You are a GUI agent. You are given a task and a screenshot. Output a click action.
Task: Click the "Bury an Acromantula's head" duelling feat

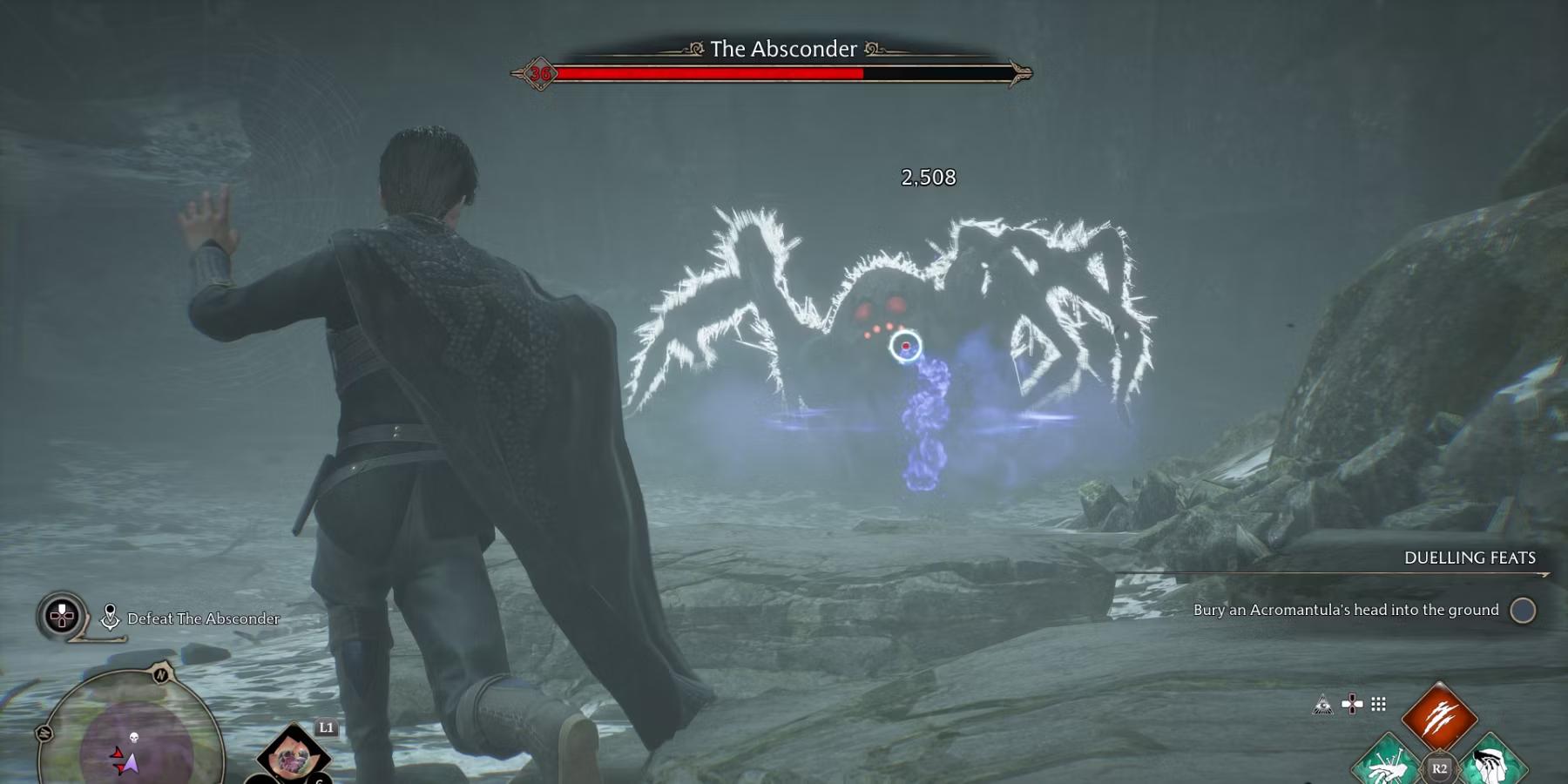[1345, 610]
